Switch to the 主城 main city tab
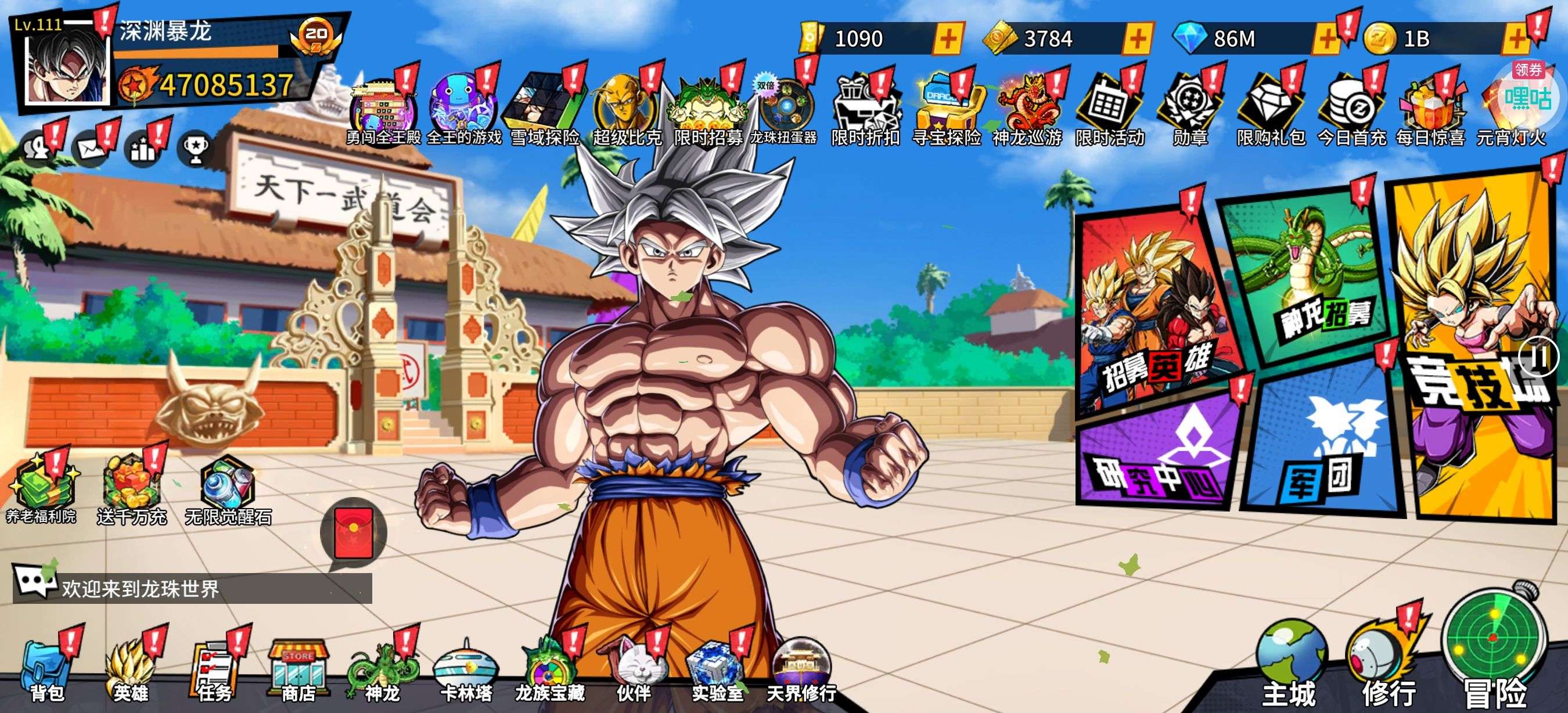This screenshot has height=713, width=1568. tap(1290, 669)
